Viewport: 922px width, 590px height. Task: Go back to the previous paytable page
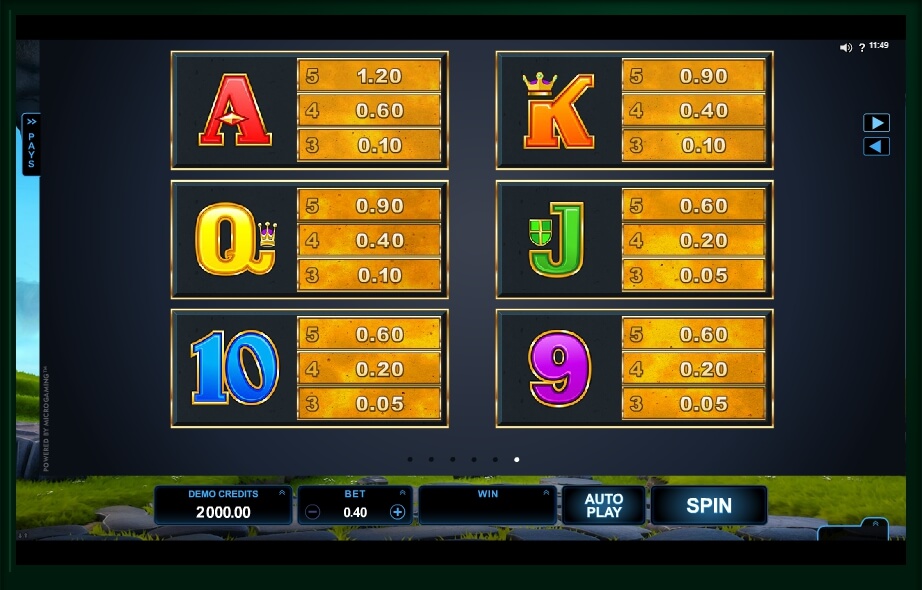876,147
